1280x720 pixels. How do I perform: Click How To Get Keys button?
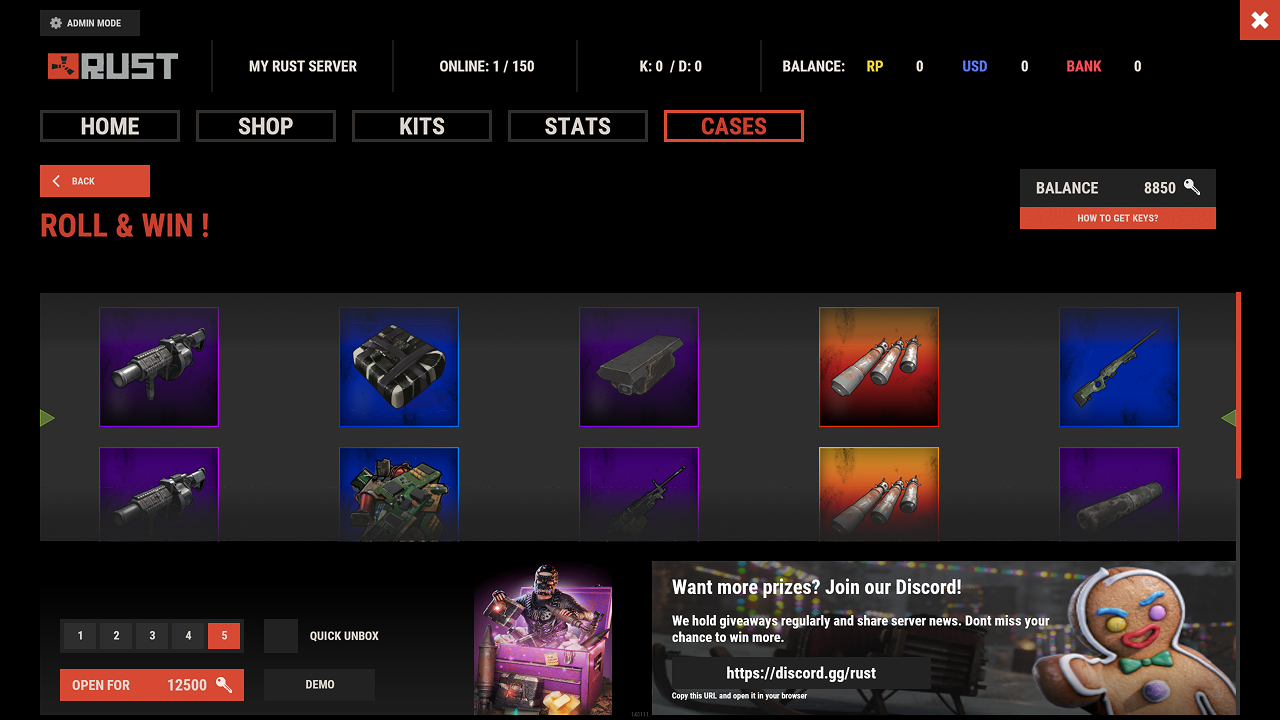click(1117, 218)
